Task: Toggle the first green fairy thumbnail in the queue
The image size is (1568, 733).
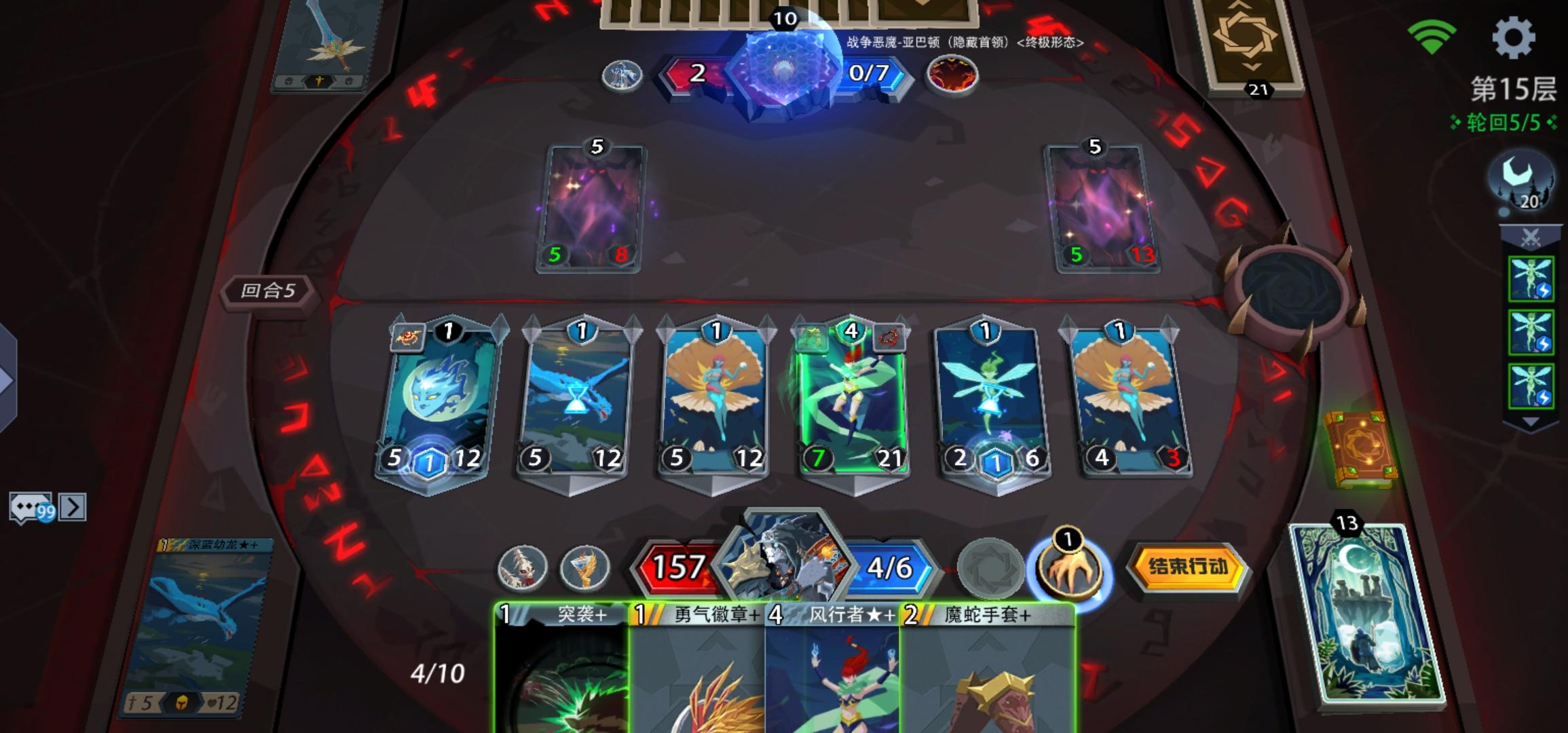Action: 1533,279
